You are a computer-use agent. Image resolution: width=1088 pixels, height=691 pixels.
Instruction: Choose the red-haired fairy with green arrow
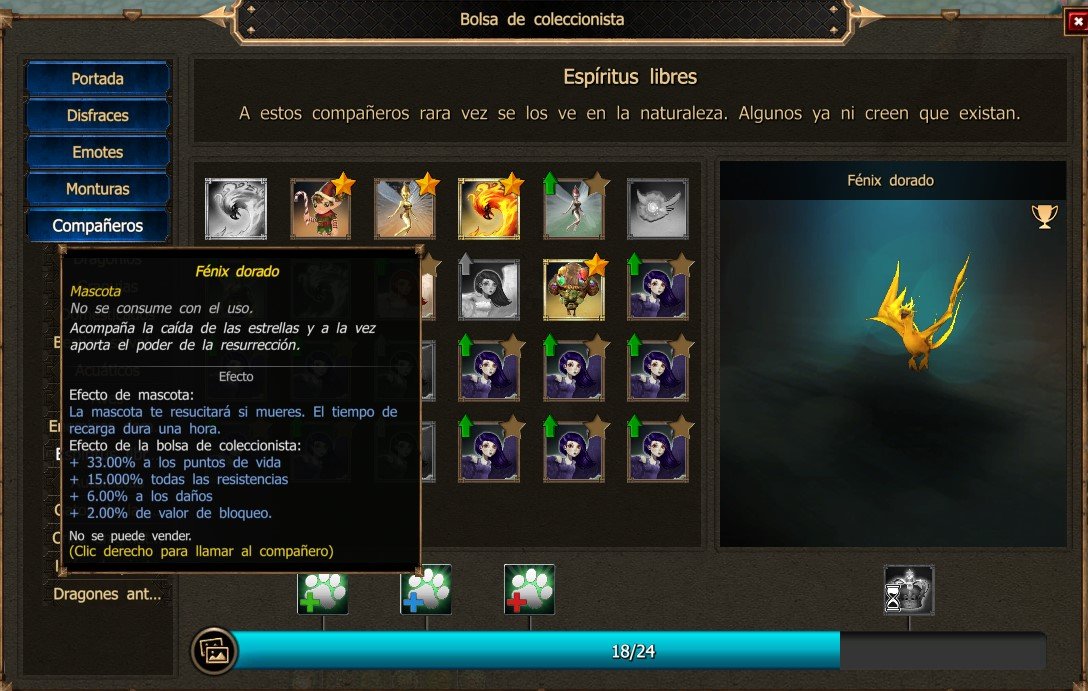[573, 208]
